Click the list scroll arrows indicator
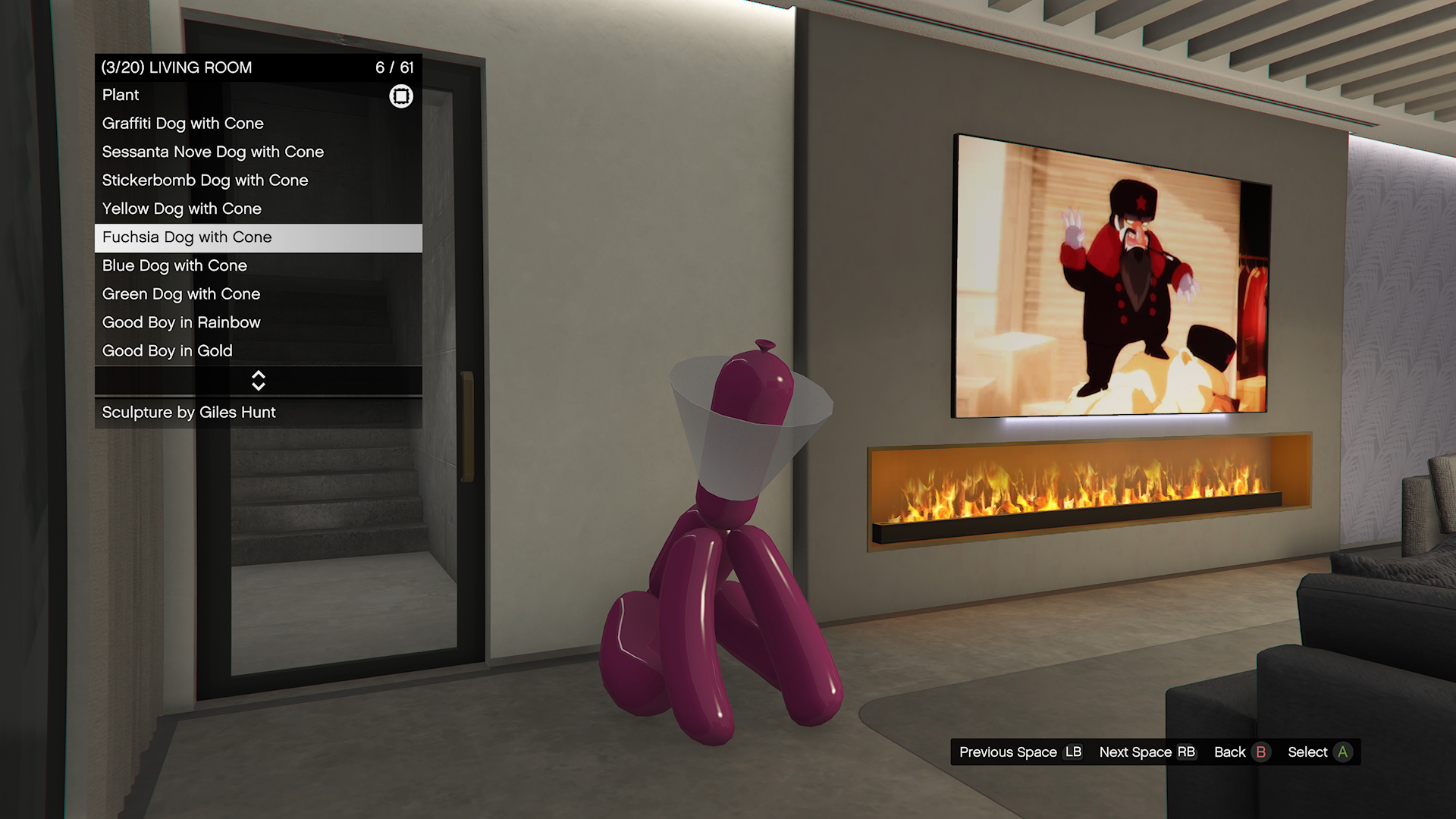Viewport: 1456px width, 819px height. coord(259,381)
